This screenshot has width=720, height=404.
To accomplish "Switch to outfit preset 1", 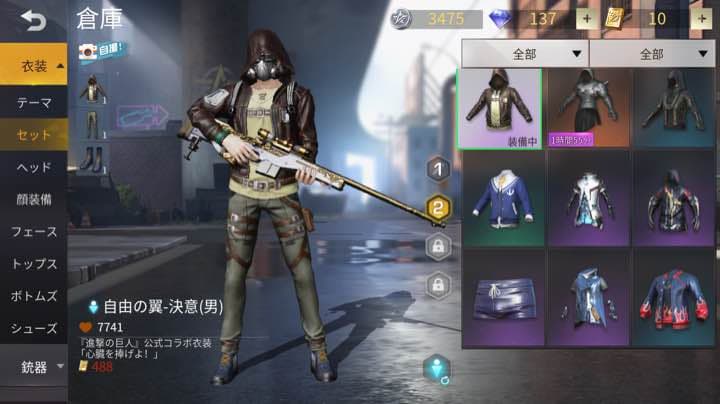I will point(437,169).
